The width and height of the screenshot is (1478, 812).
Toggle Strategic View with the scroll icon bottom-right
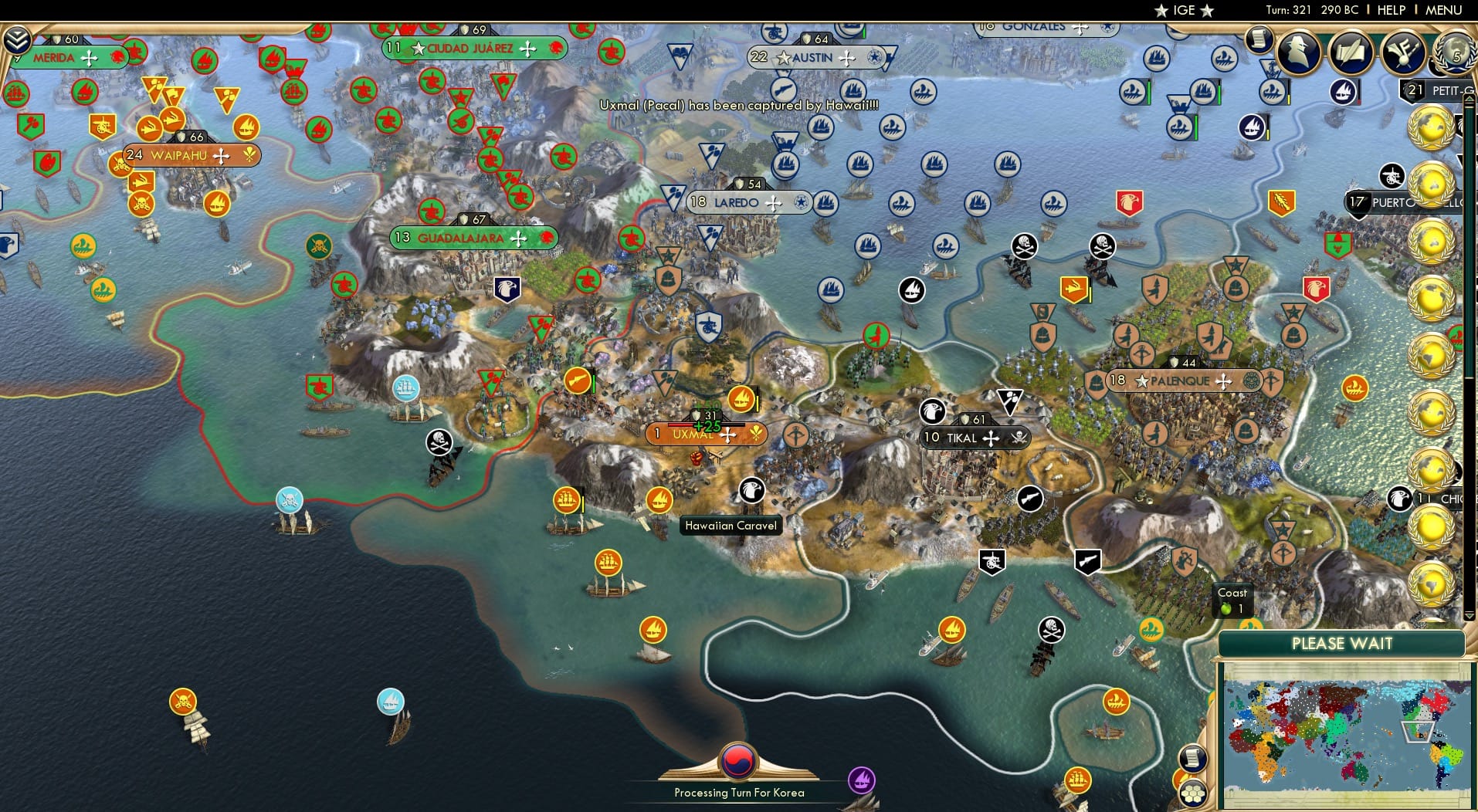point(1193,759)
